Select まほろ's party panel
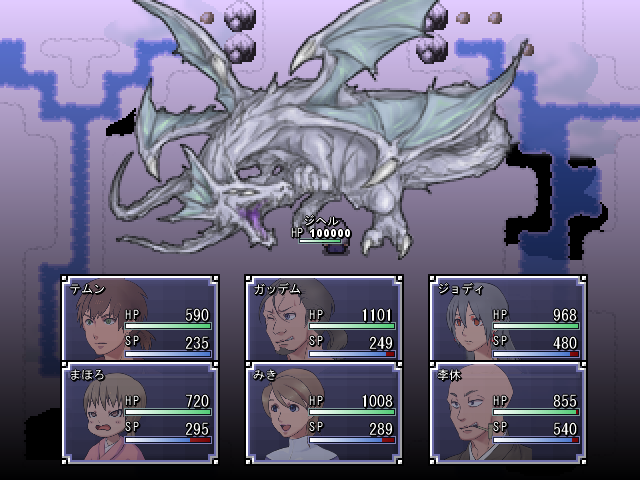Viewport: 640px width, 480px height. click(x=139, y=412)
